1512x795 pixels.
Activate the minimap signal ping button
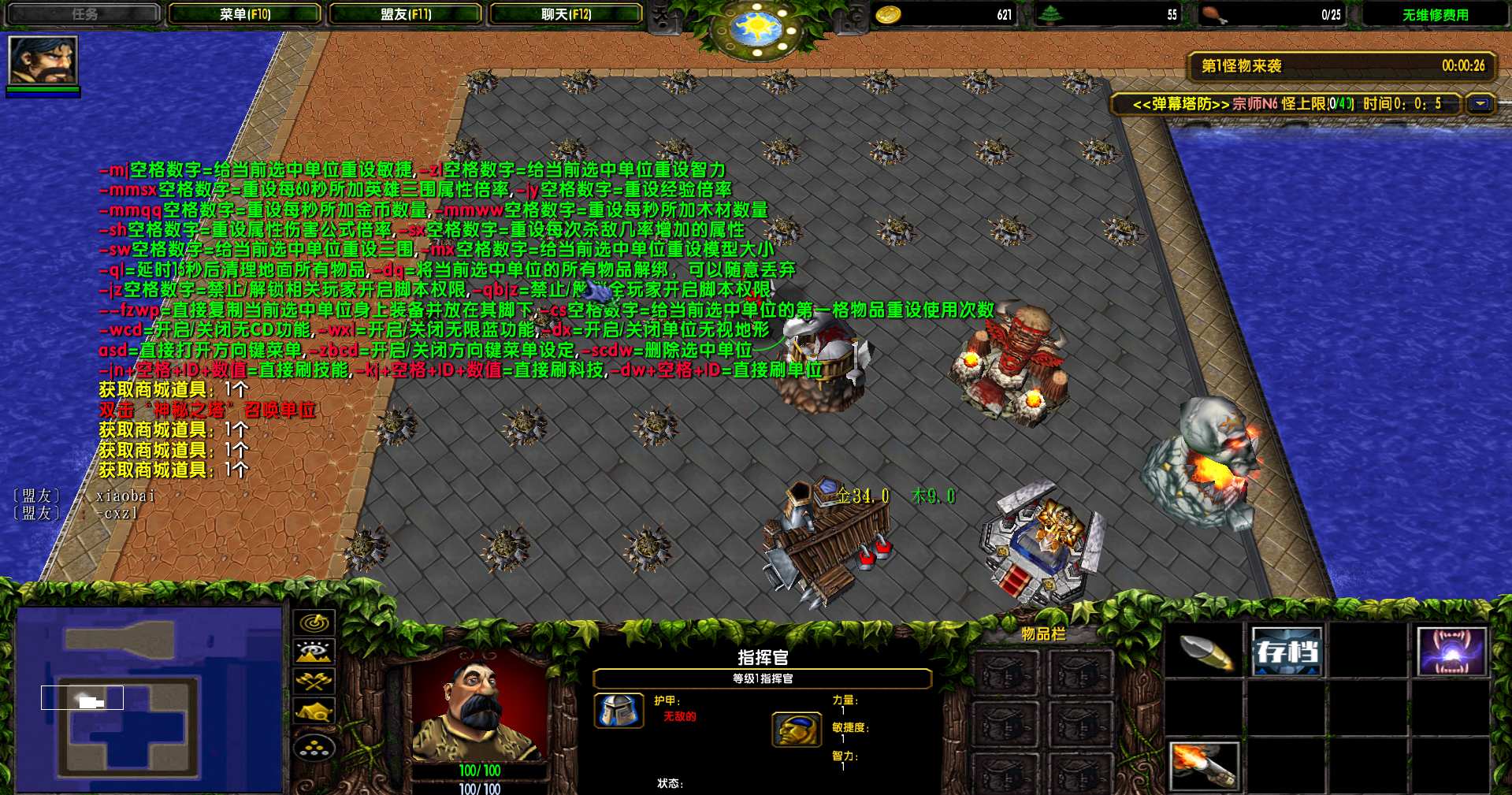pos(314,622)
